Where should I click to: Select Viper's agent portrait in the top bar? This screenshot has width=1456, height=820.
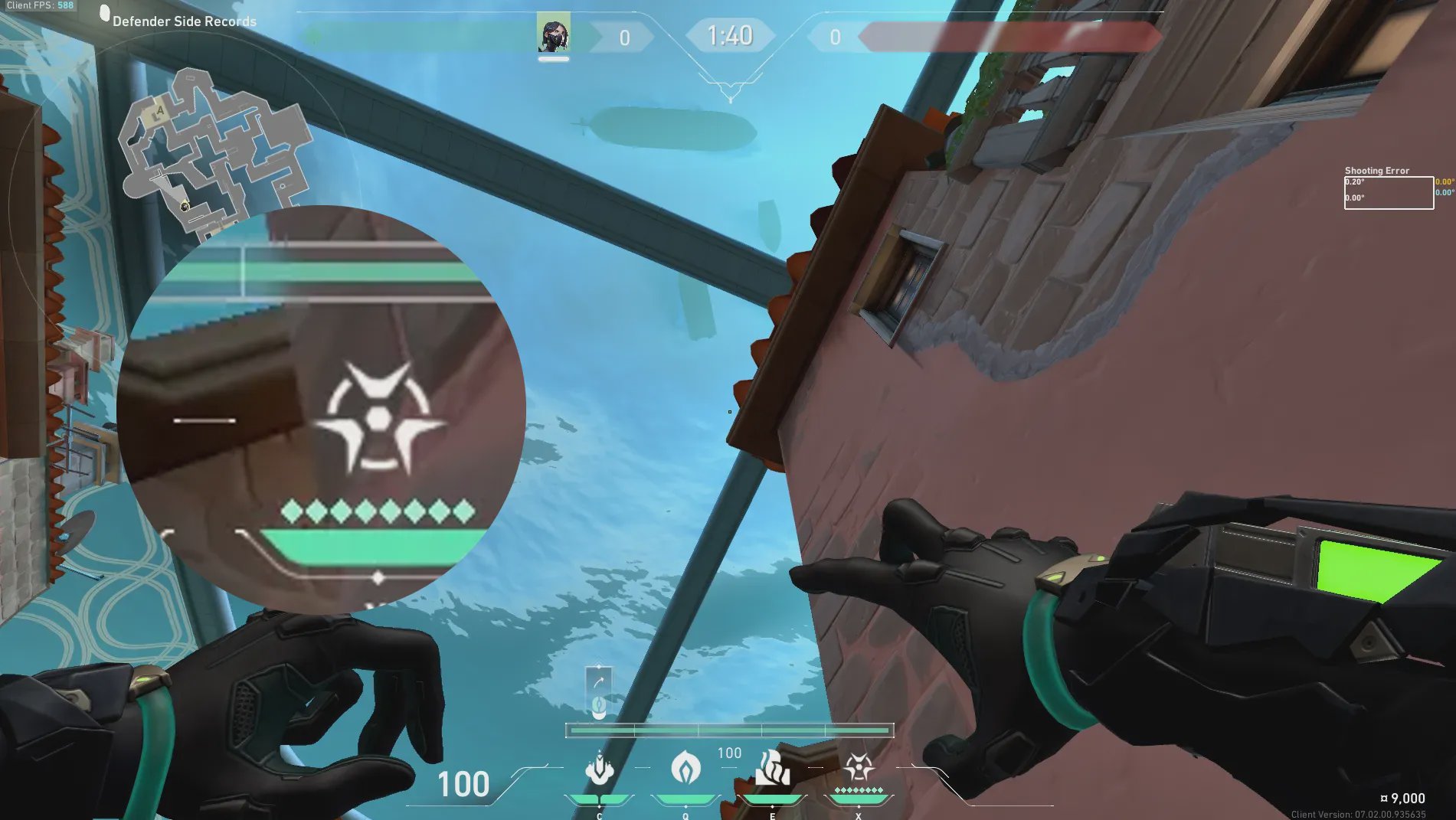click(553, 33)
